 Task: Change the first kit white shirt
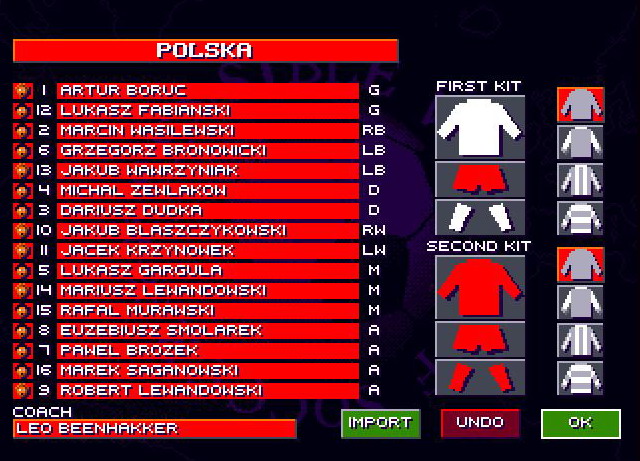480,126
